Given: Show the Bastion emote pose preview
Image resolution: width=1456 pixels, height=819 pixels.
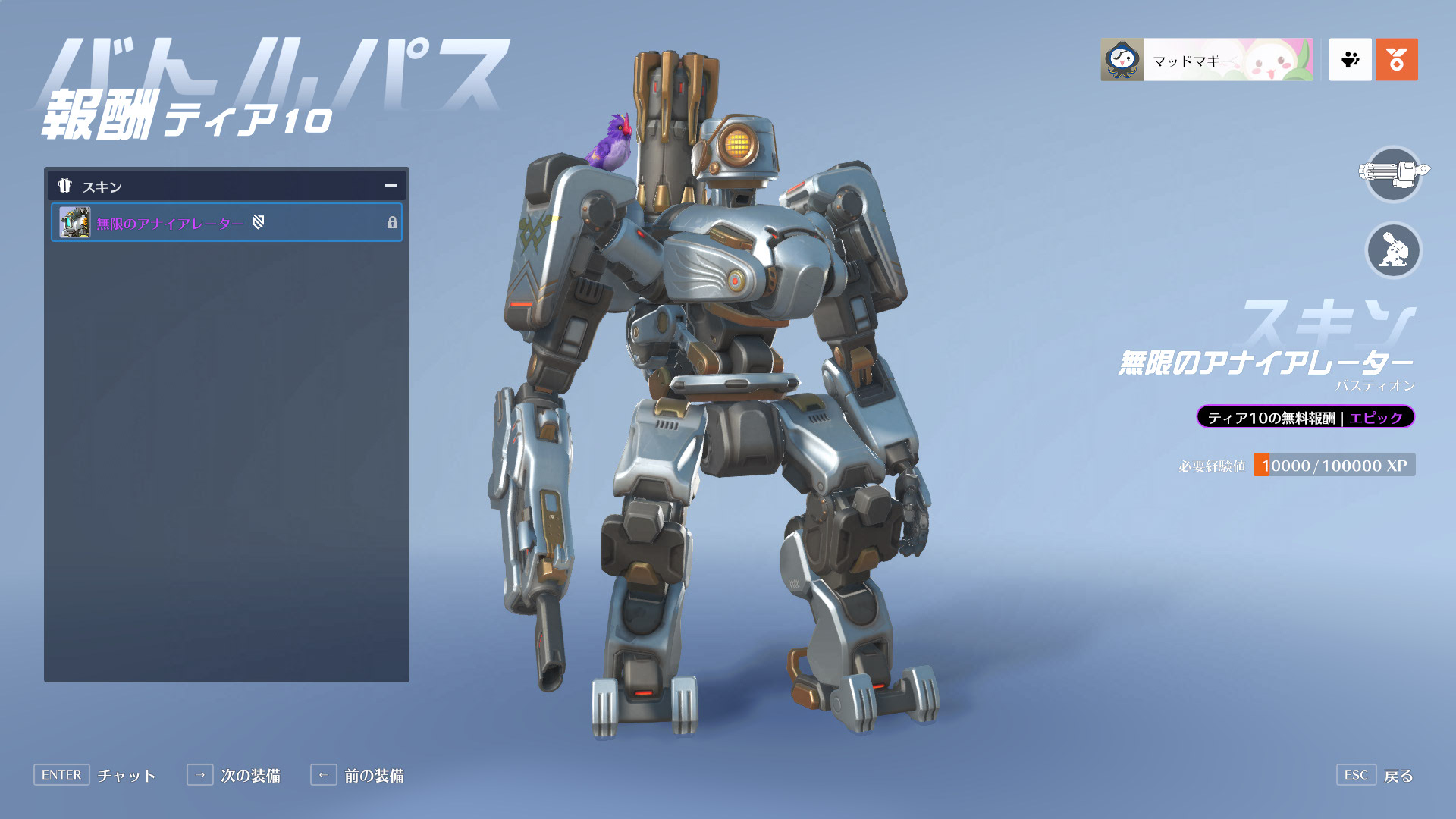Looking at the screenshot, I should pos(1393,250).
